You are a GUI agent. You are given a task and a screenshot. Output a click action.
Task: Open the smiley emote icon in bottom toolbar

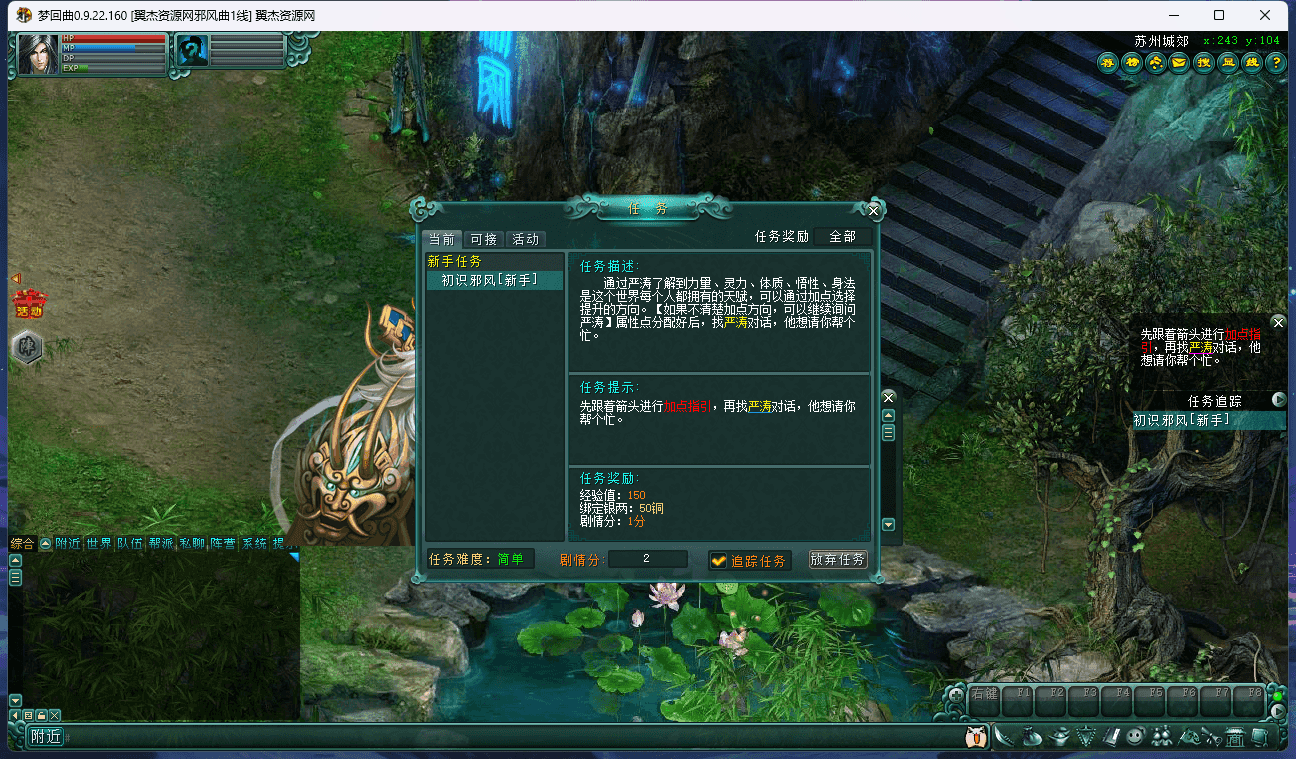coord(1135,737)
